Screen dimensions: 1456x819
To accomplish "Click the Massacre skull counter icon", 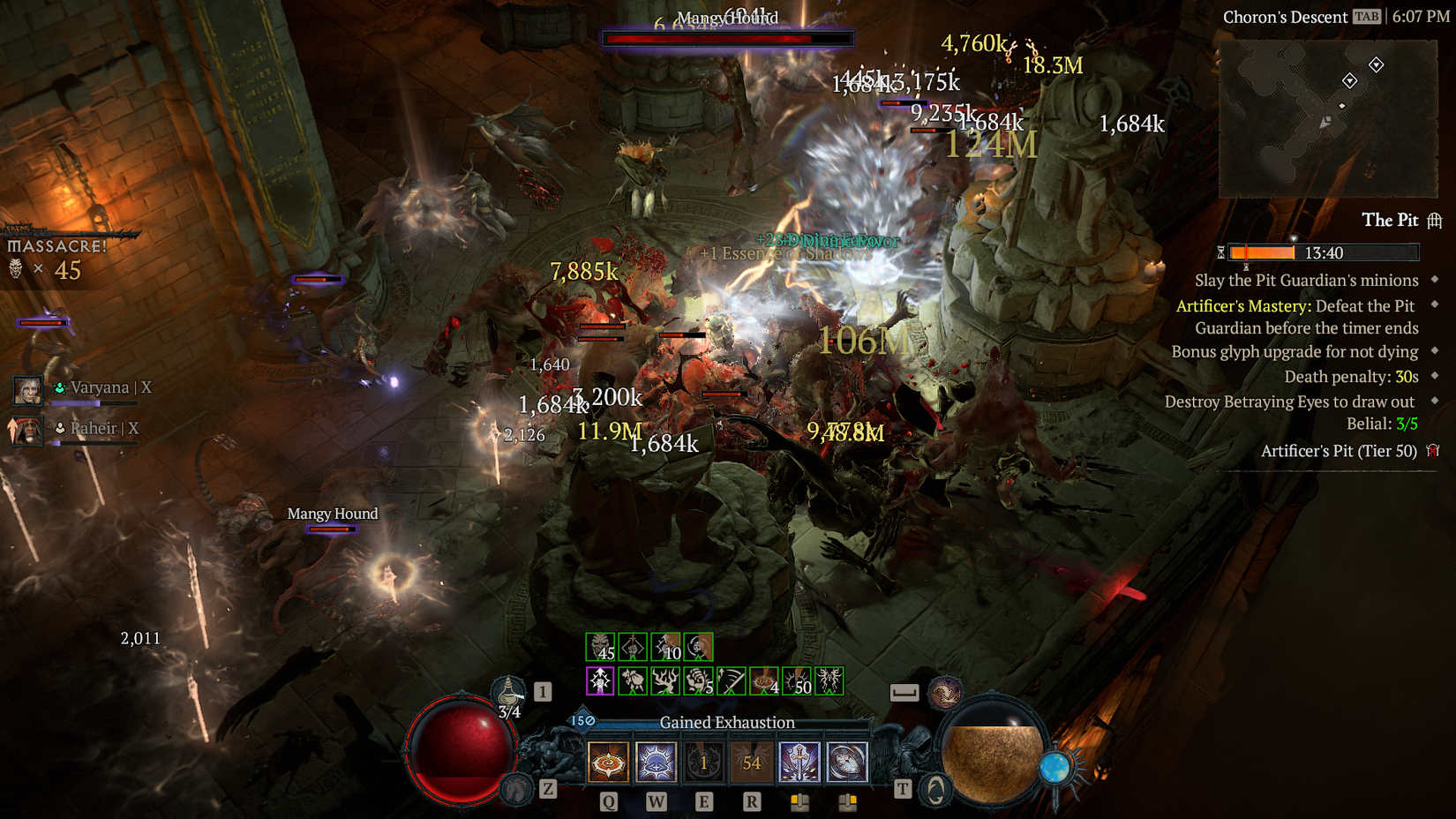I will 14,270.
